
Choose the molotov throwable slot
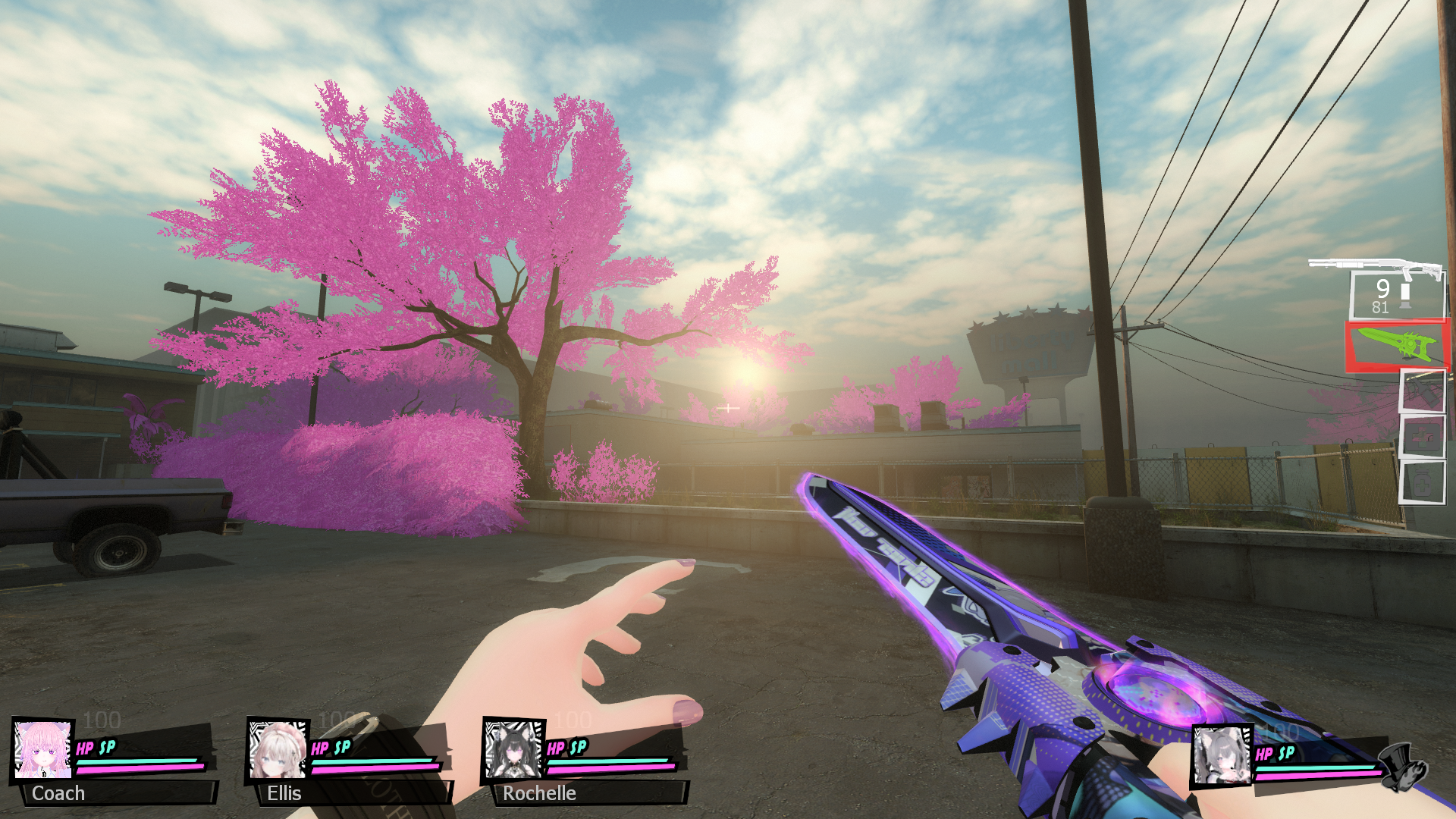(1421, 391)
